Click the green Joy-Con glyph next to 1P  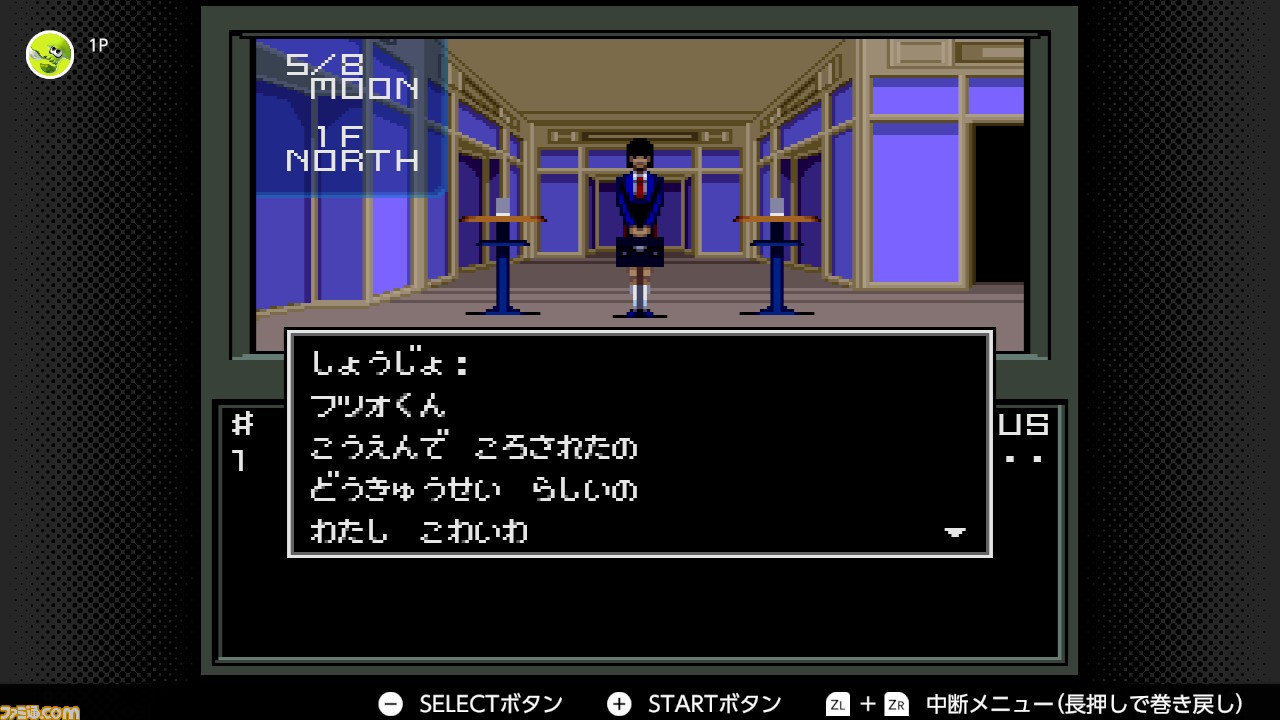tap(48, 54)
